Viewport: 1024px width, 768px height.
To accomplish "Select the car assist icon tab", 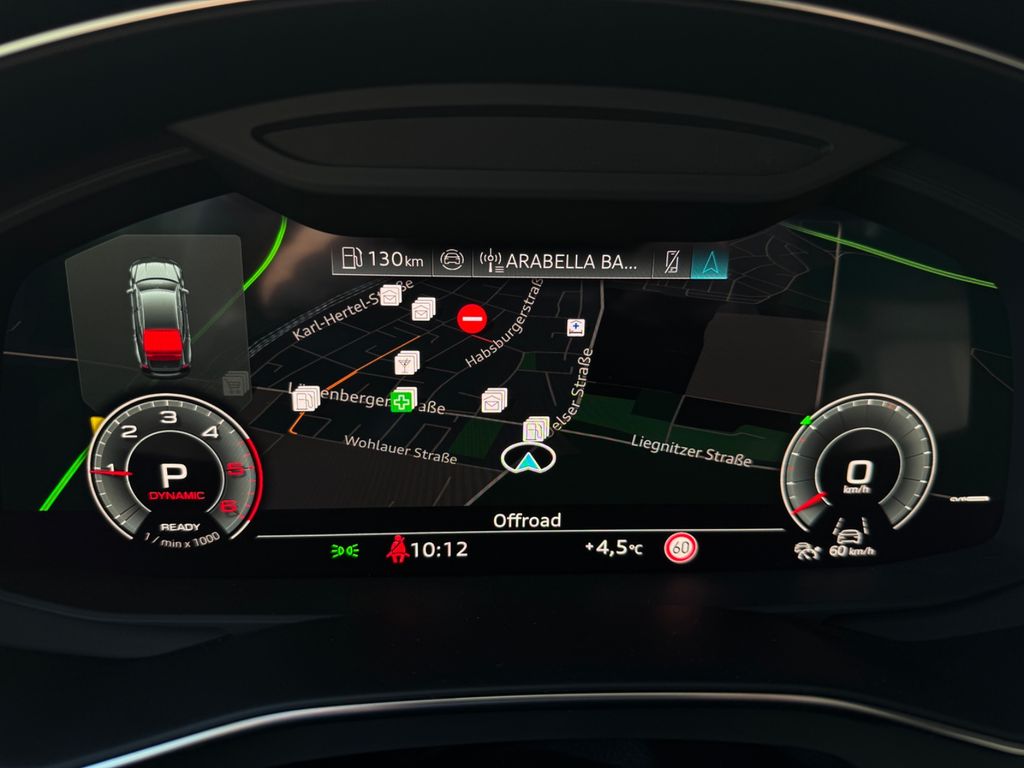I will (452, 262).
